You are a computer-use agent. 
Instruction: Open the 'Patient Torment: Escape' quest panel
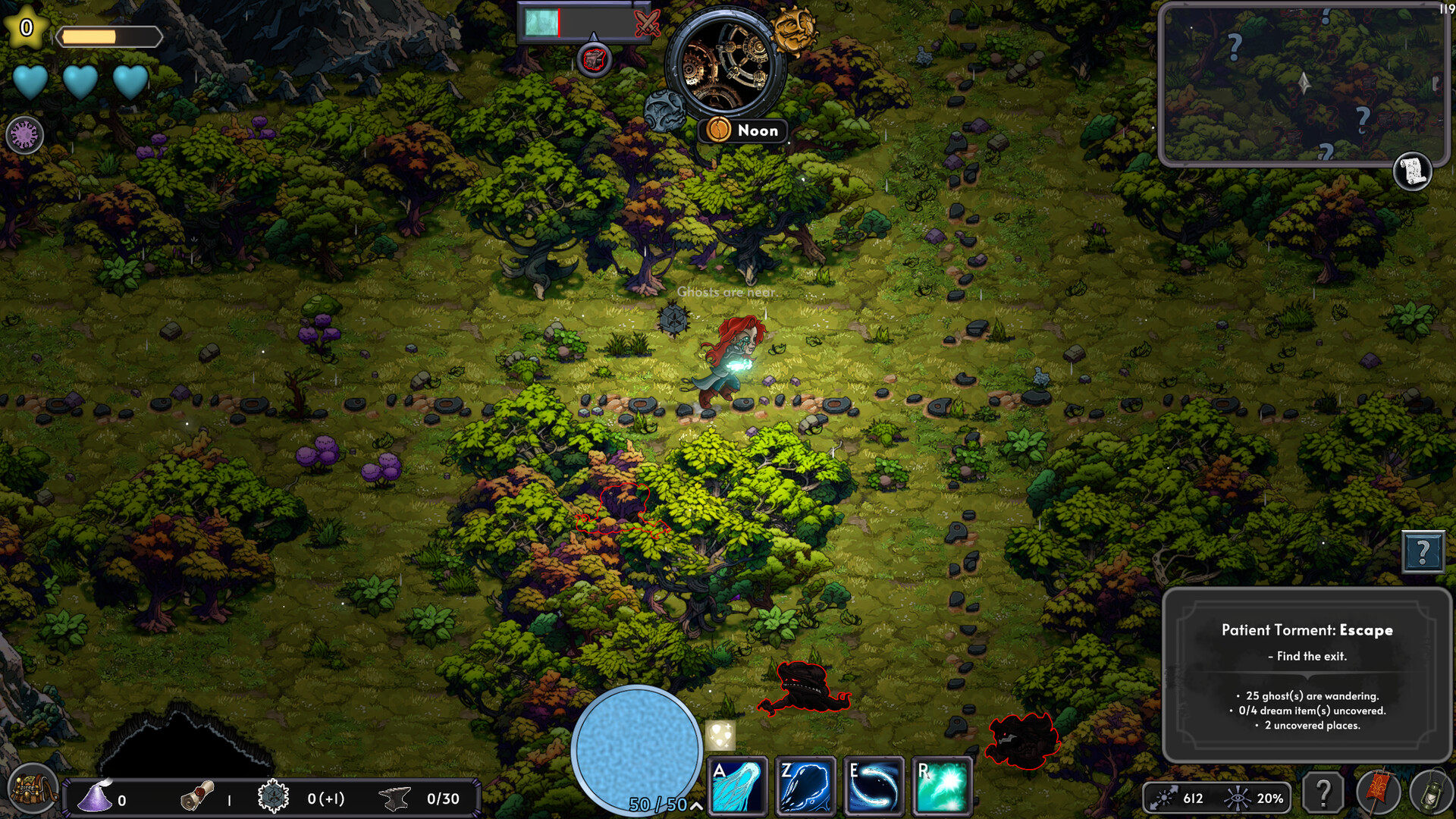(x=1308, y=629)
